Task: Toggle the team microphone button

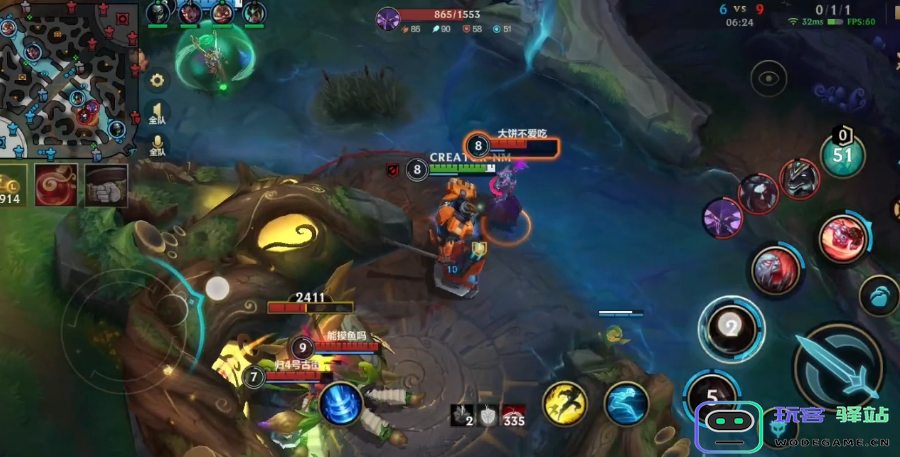Action: (157, 146)
